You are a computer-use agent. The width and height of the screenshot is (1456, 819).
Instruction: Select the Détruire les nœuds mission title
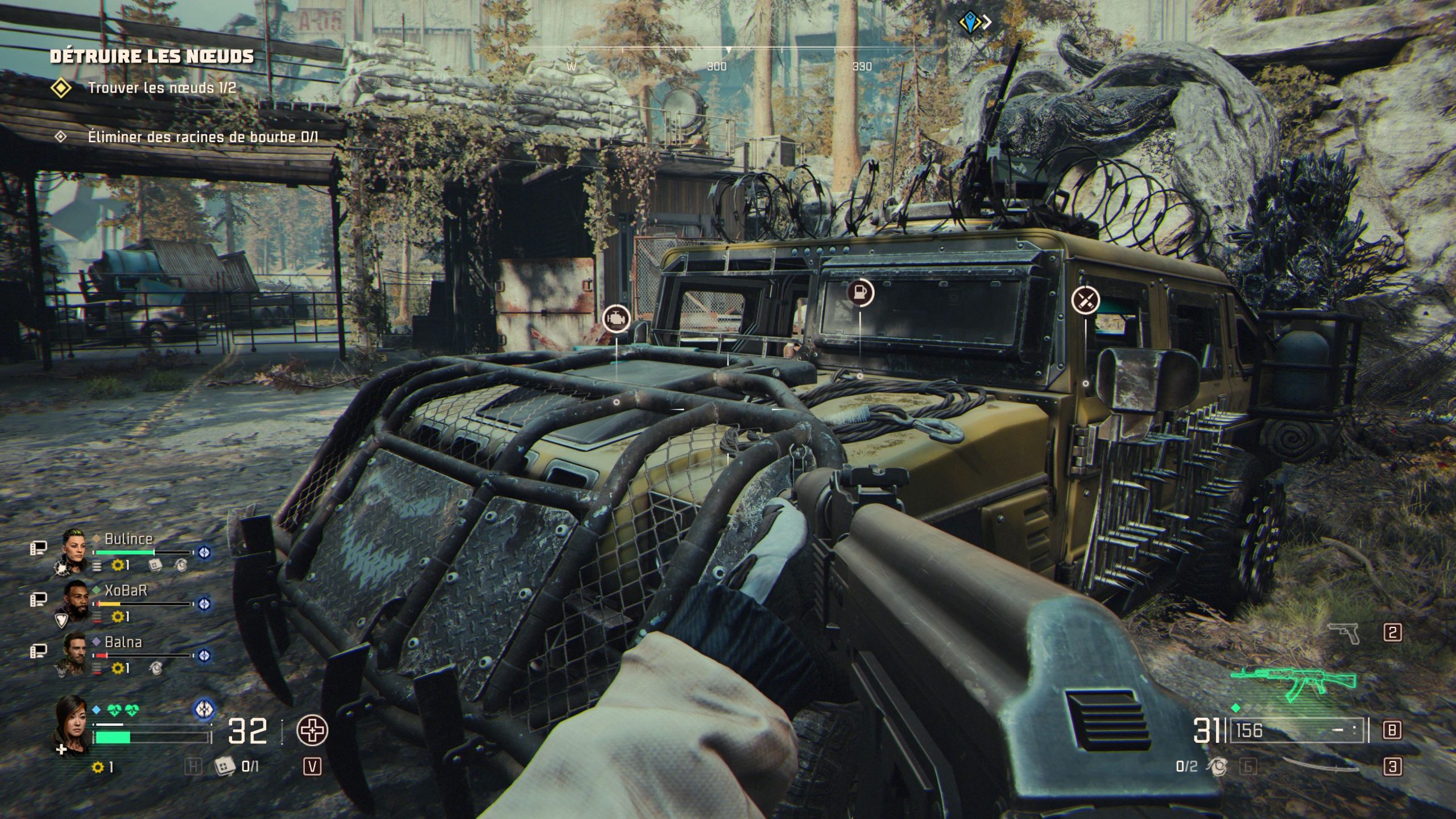tap(152, 56)
